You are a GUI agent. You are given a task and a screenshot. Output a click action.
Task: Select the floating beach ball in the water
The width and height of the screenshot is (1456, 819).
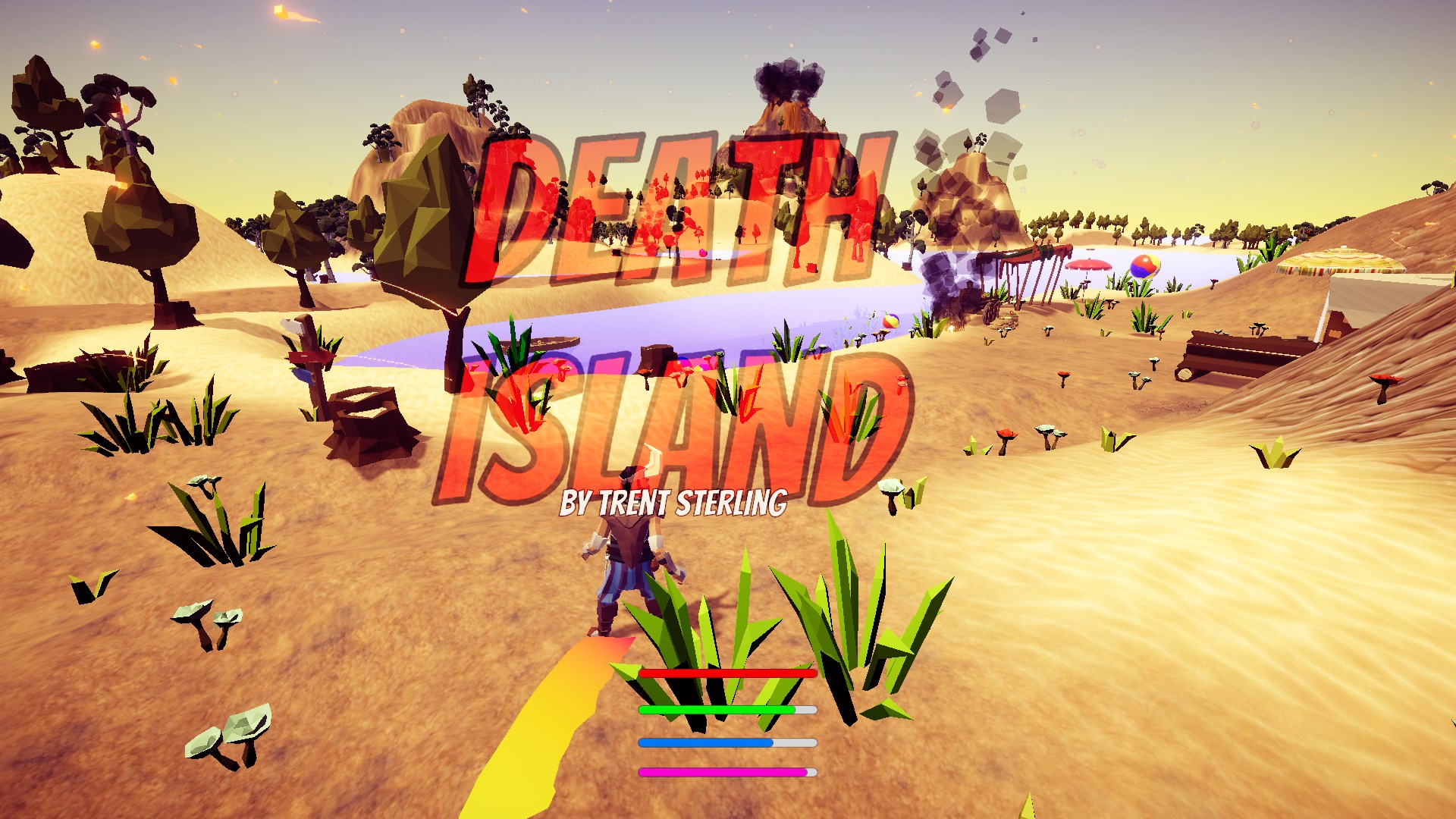(x=891, y=322)
